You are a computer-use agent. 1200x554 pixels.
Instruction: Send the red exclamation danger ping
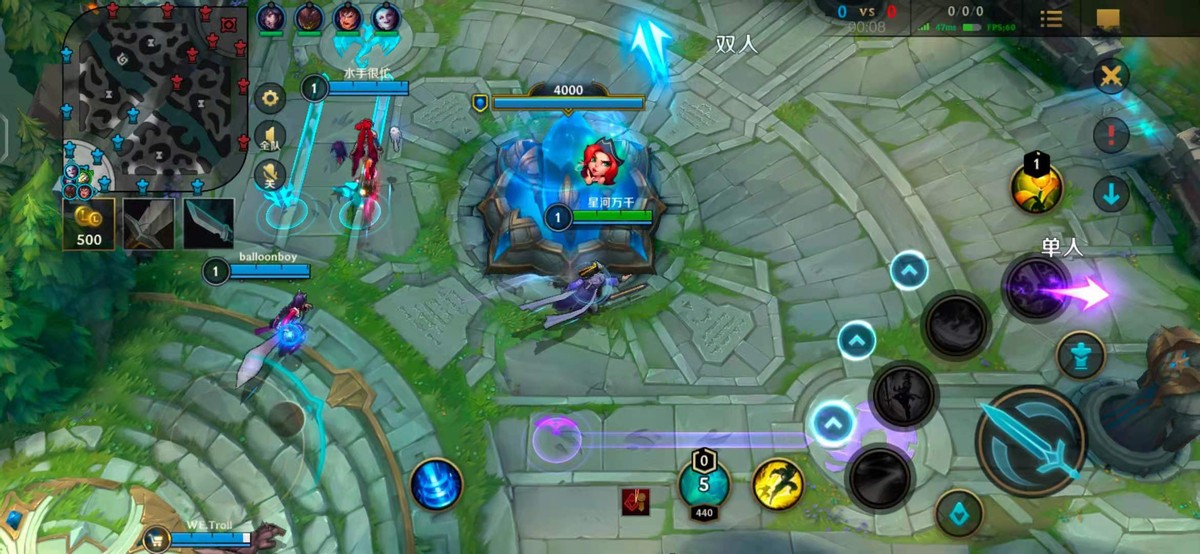[1111, 134]
